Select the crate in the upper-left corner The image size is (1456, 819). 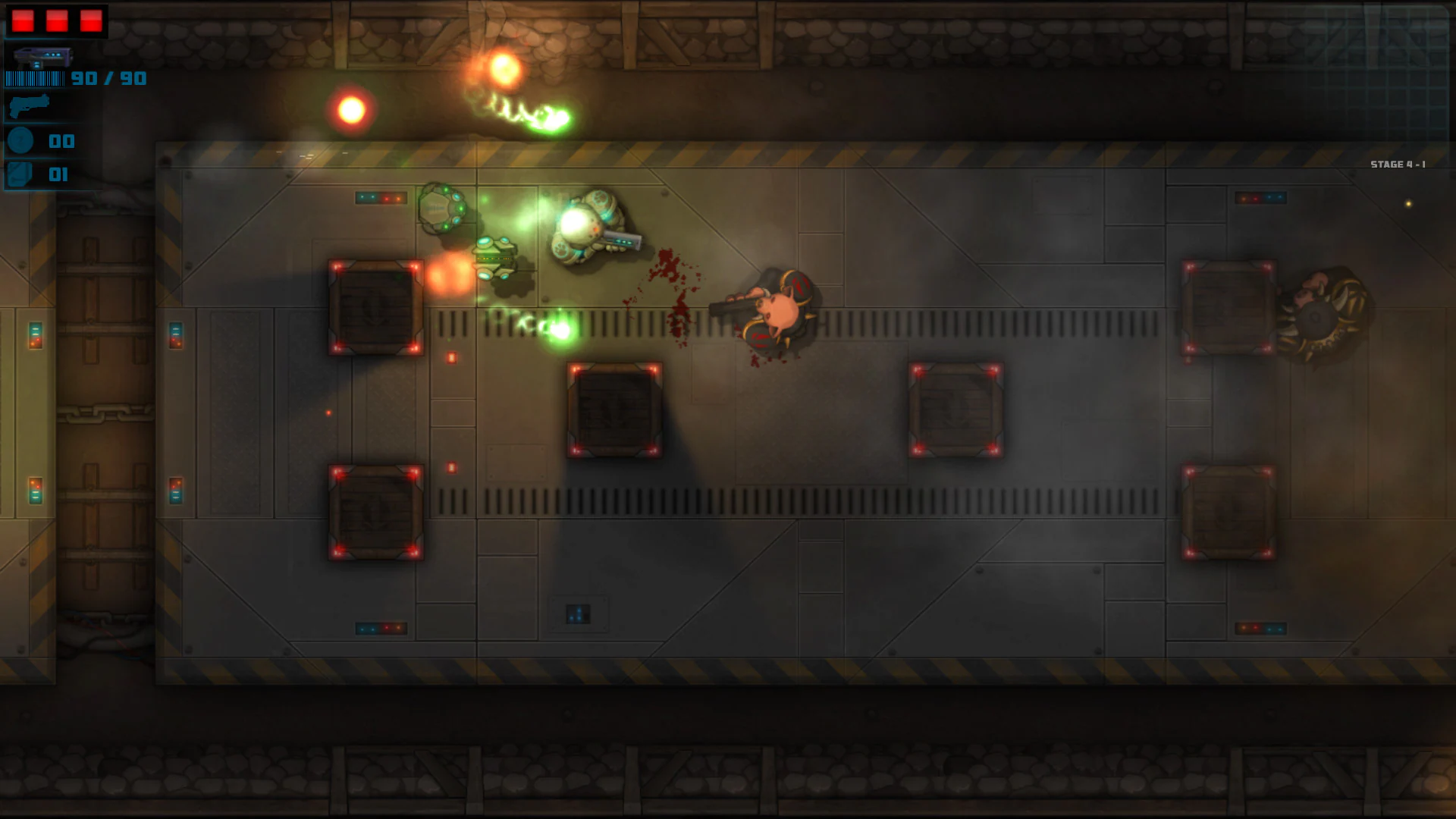pyautogui.click(x=375, y=307)
